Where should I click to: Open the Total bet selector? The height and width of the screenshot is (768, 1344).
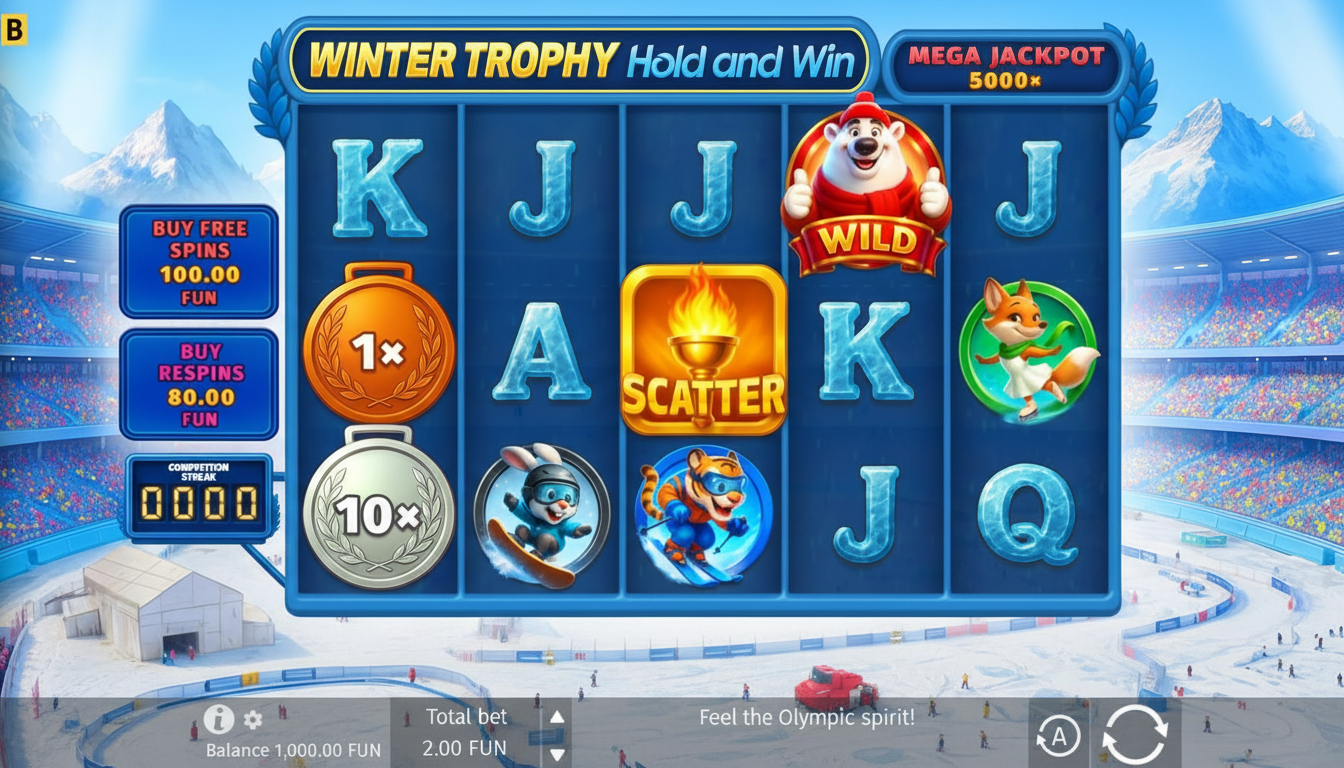[x=467, y=731]
